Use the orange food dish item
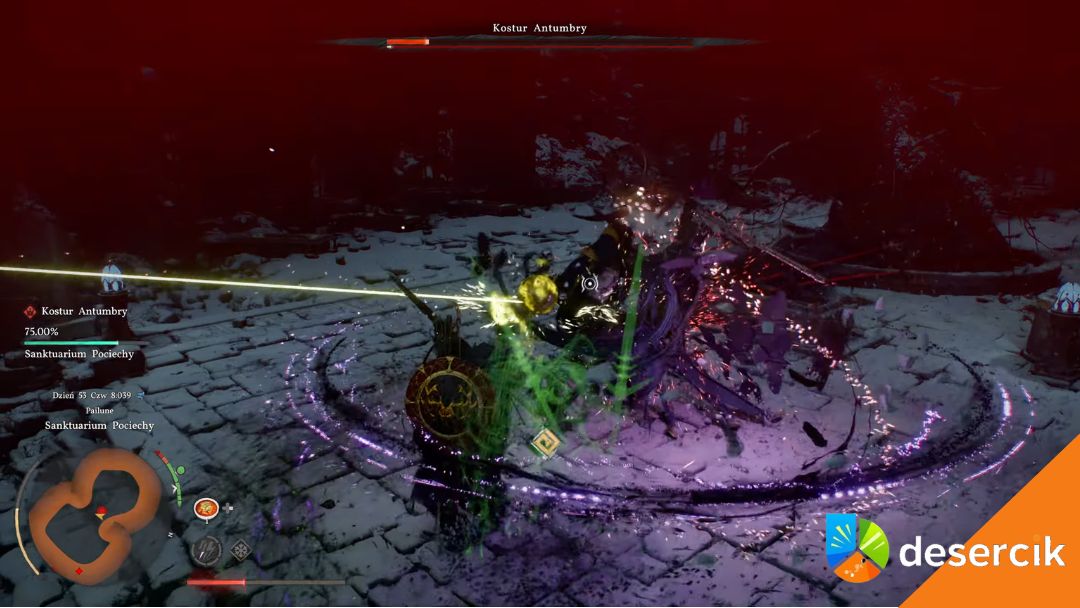The width and height of the screenshot is (1080, 608). (206, 509)
